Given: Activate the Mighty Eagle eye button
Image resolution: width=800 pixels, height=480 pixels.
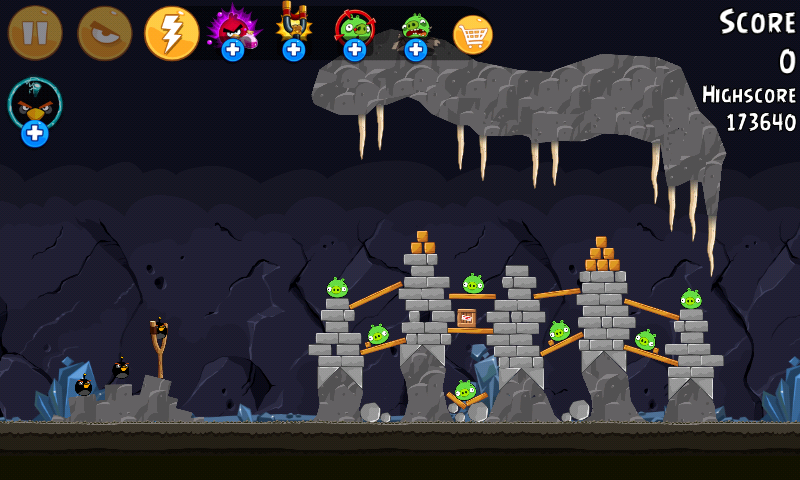Looking at the screenshot, I should pos(104,33).
